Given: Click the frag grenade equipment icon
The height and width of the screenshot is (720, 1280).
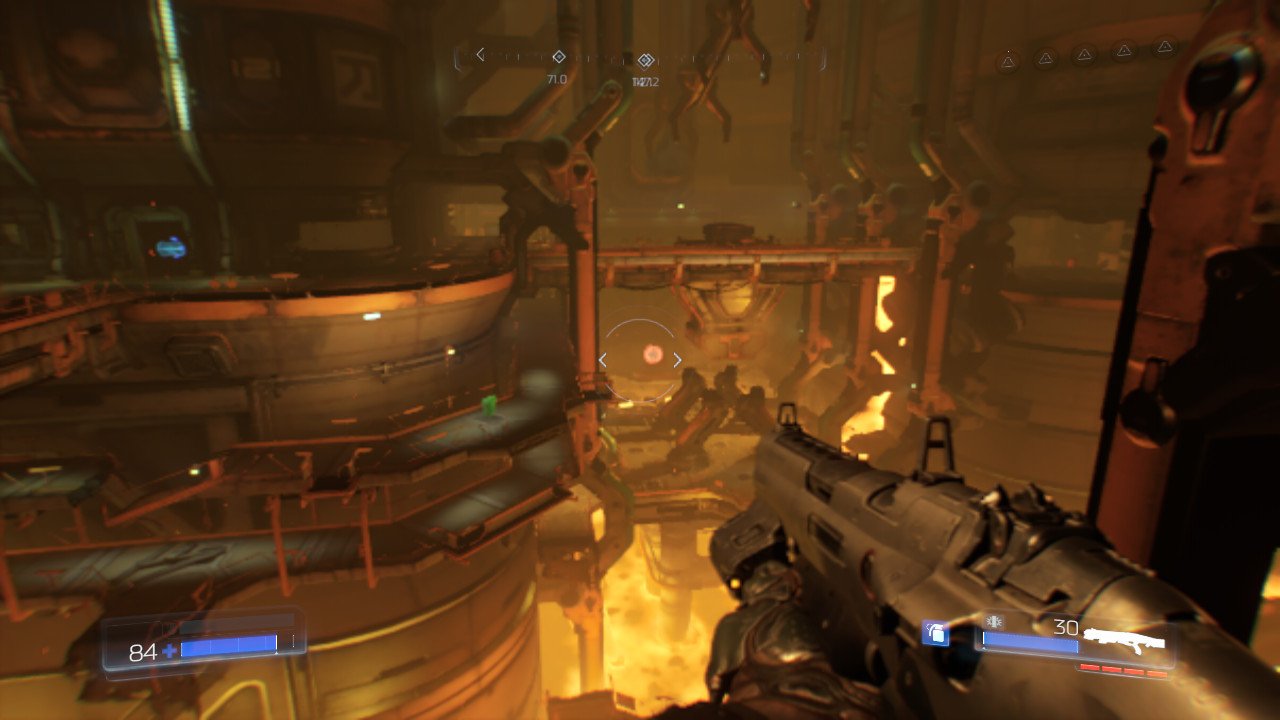Looking at the screenshot, I should point(935,633).
